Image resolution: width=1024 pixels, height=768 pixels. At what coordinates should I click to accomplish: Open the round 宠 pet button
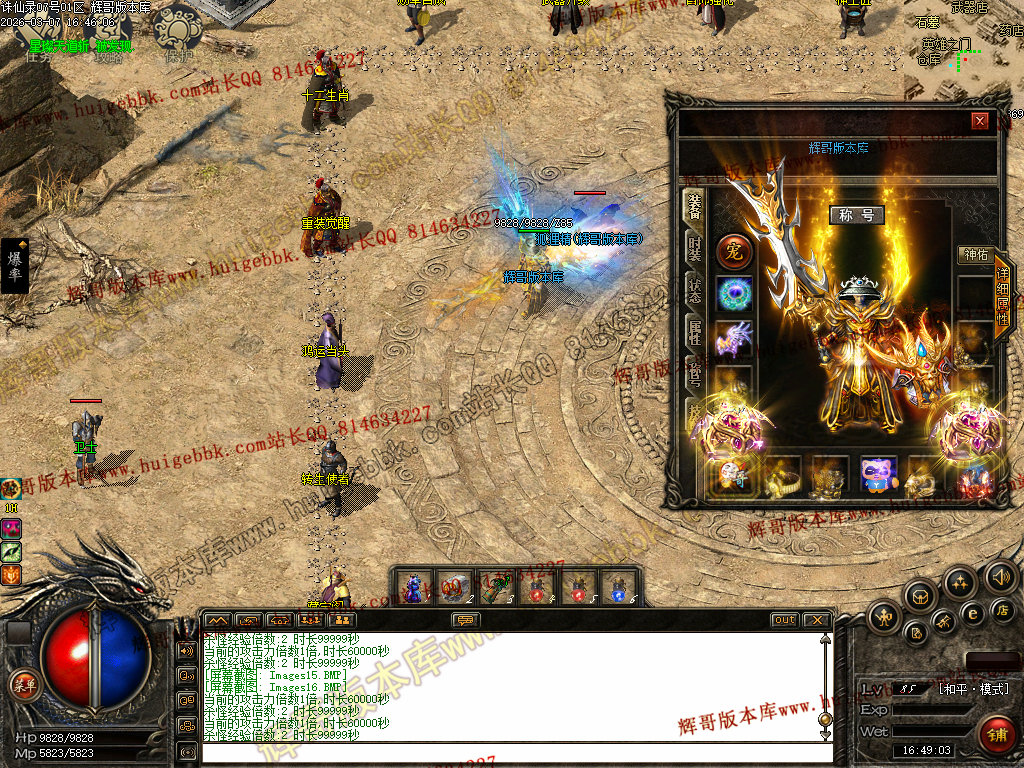733,252
